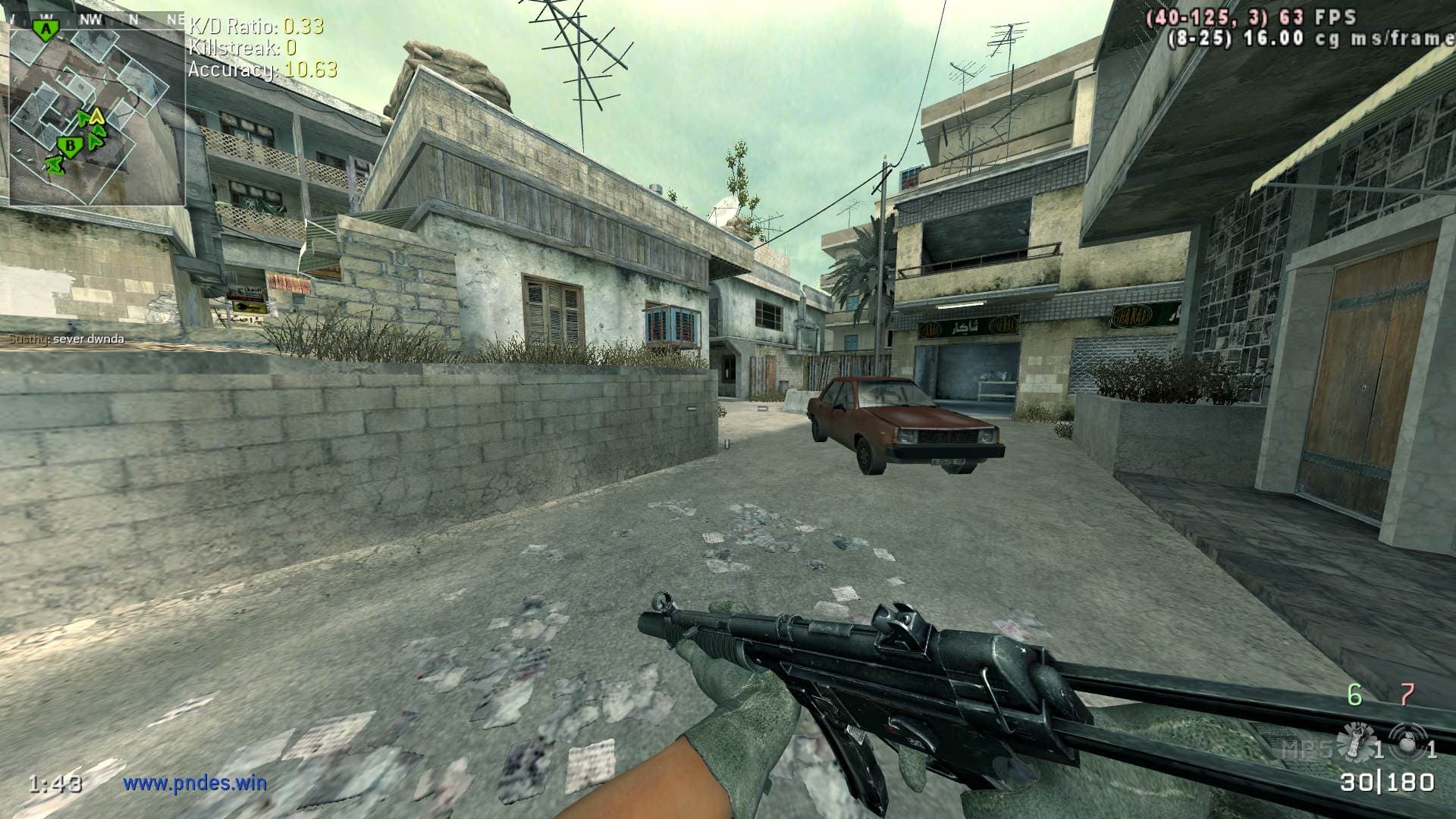1456x819 pixels.
Task: Open the www.pndes.win server link
Action: pos(195,782)
